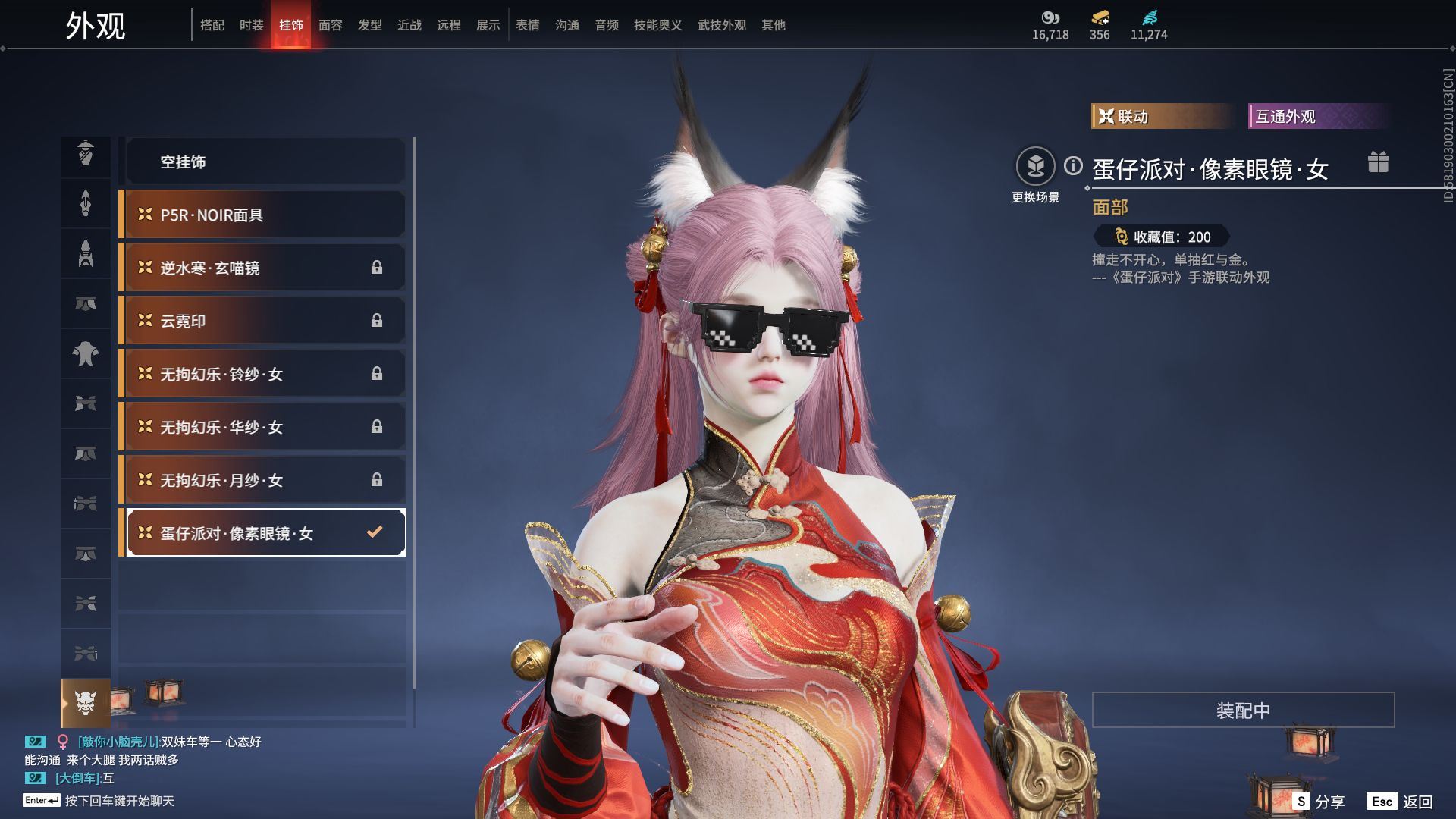Click the 蛋仔派对·像素眼镜·女 entry
Viewport: 1456px width, 819px height.
(264, 533)
